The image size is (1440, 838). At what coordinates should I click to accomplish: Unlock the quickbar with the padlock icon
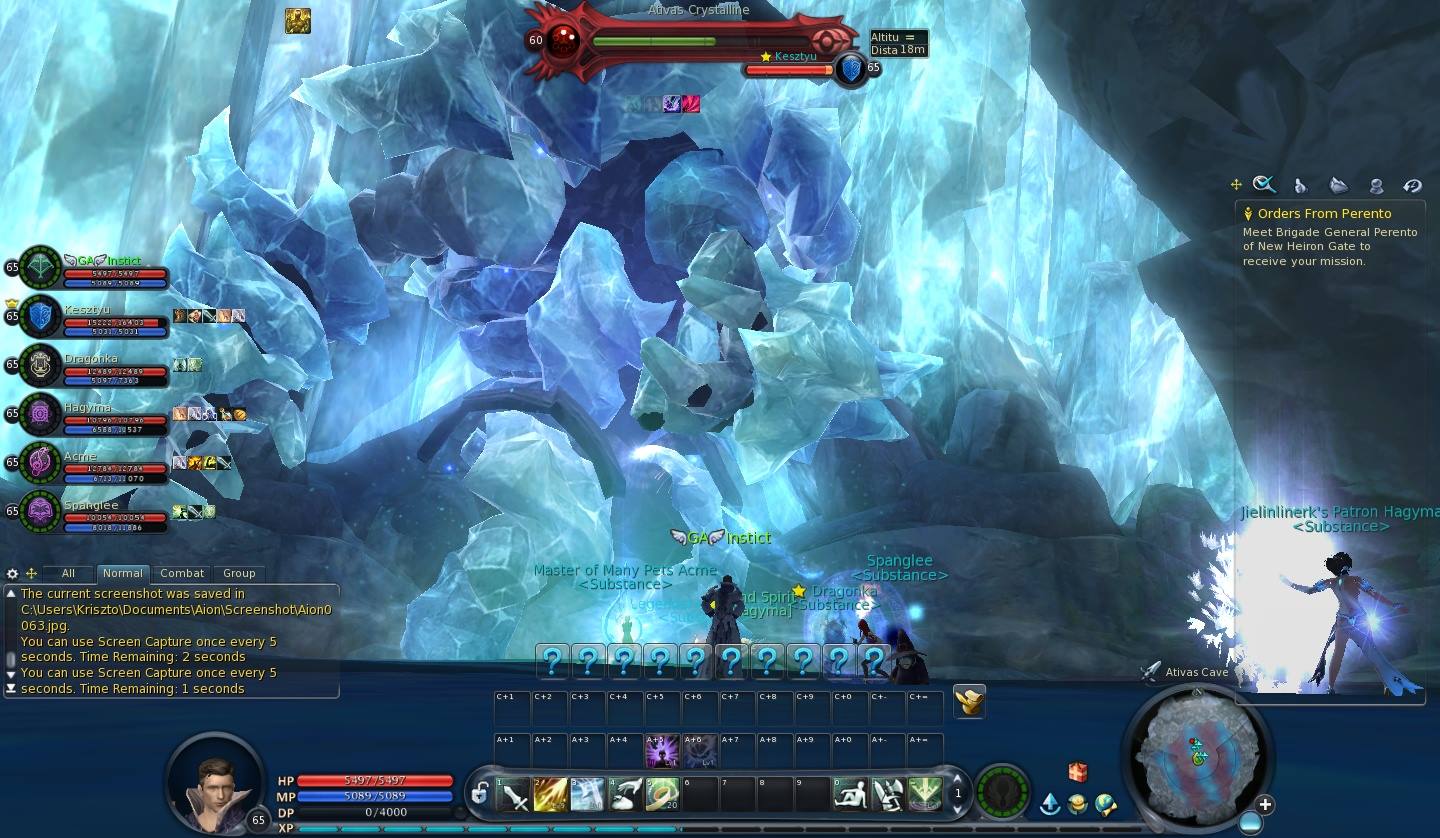[x=480, y=795]
